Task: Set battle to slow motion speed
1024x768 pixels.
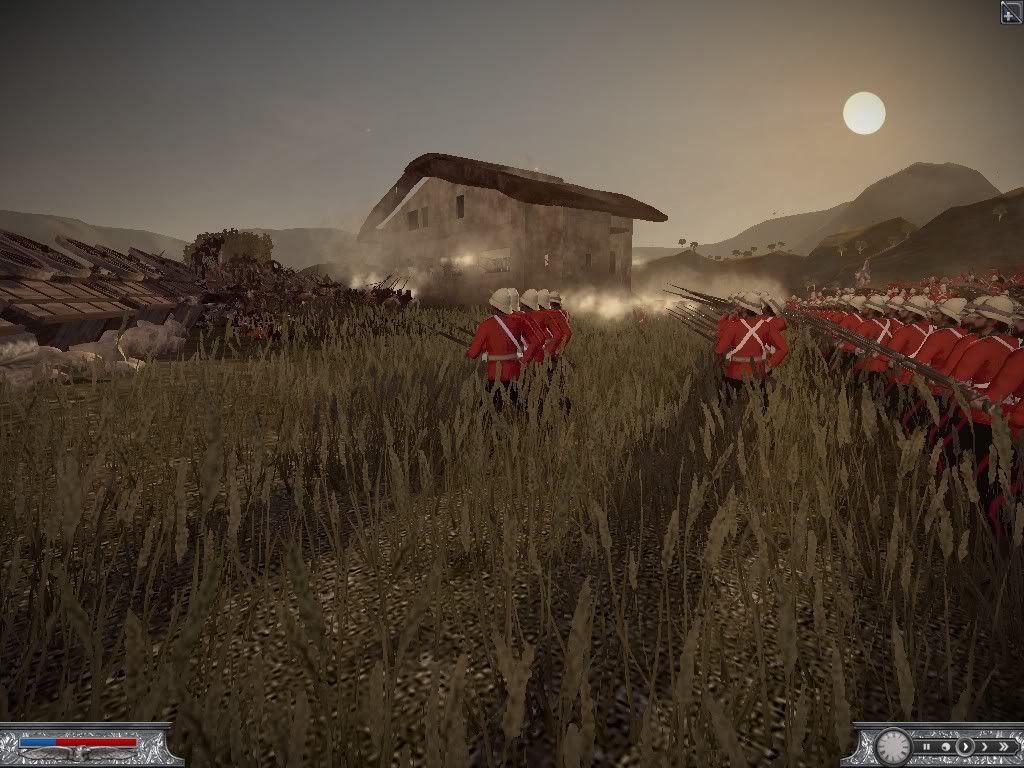Action: point(946,747)
